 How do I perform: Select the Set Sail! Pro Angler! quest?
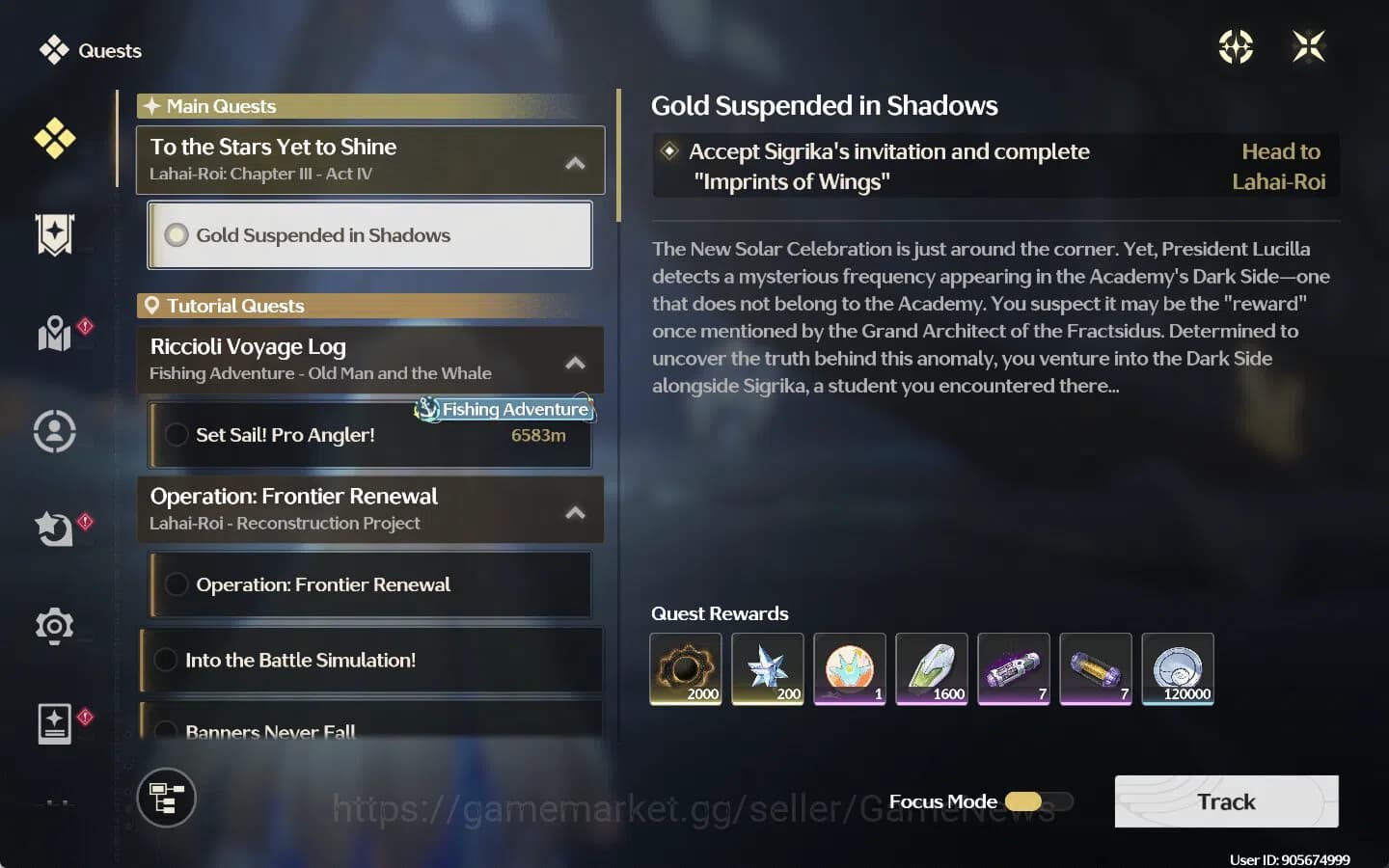click(x=370, y=436)
